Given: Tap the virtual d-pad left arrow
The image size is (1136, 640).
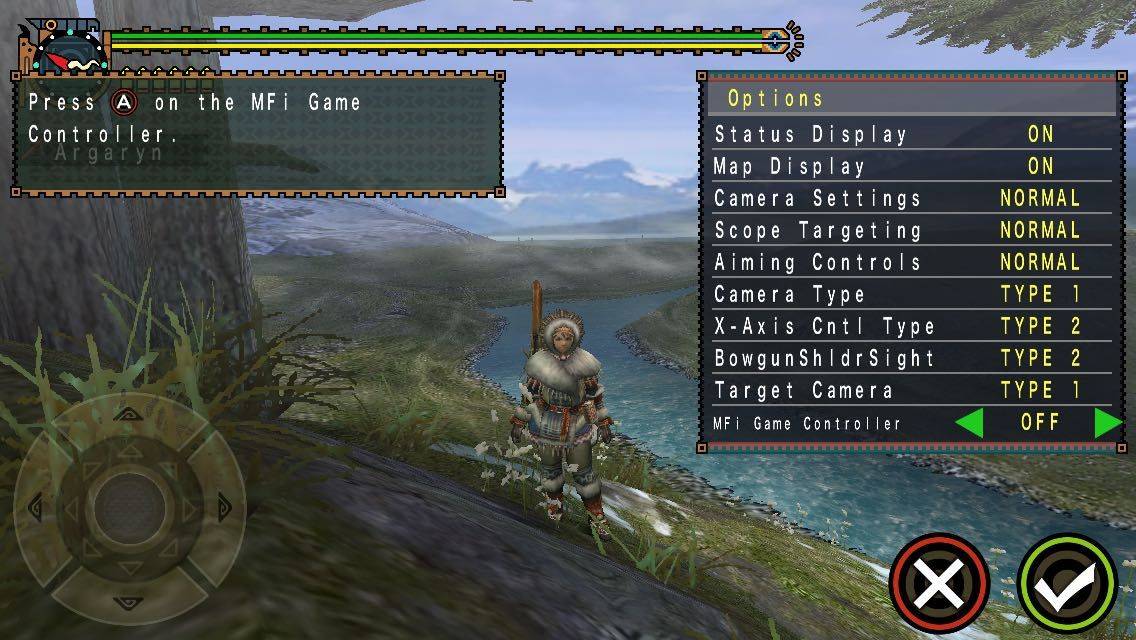Looking at the screenshot, I should click(35, 506).
